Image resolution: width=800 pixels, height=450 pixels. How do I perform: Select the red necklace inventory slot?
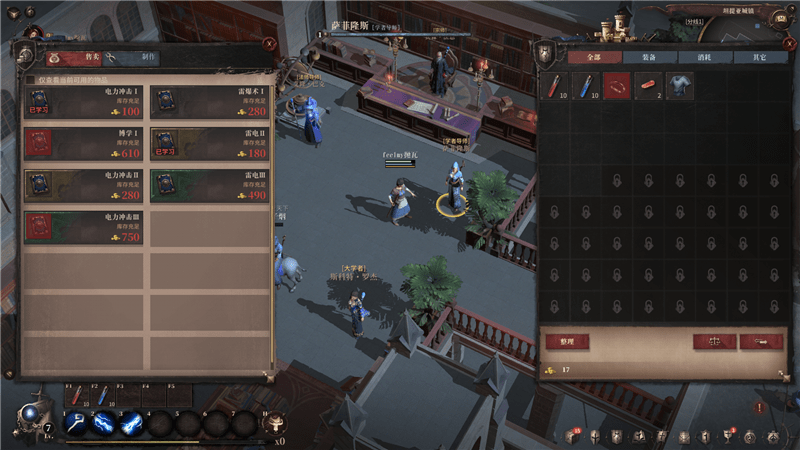(617, 86)
